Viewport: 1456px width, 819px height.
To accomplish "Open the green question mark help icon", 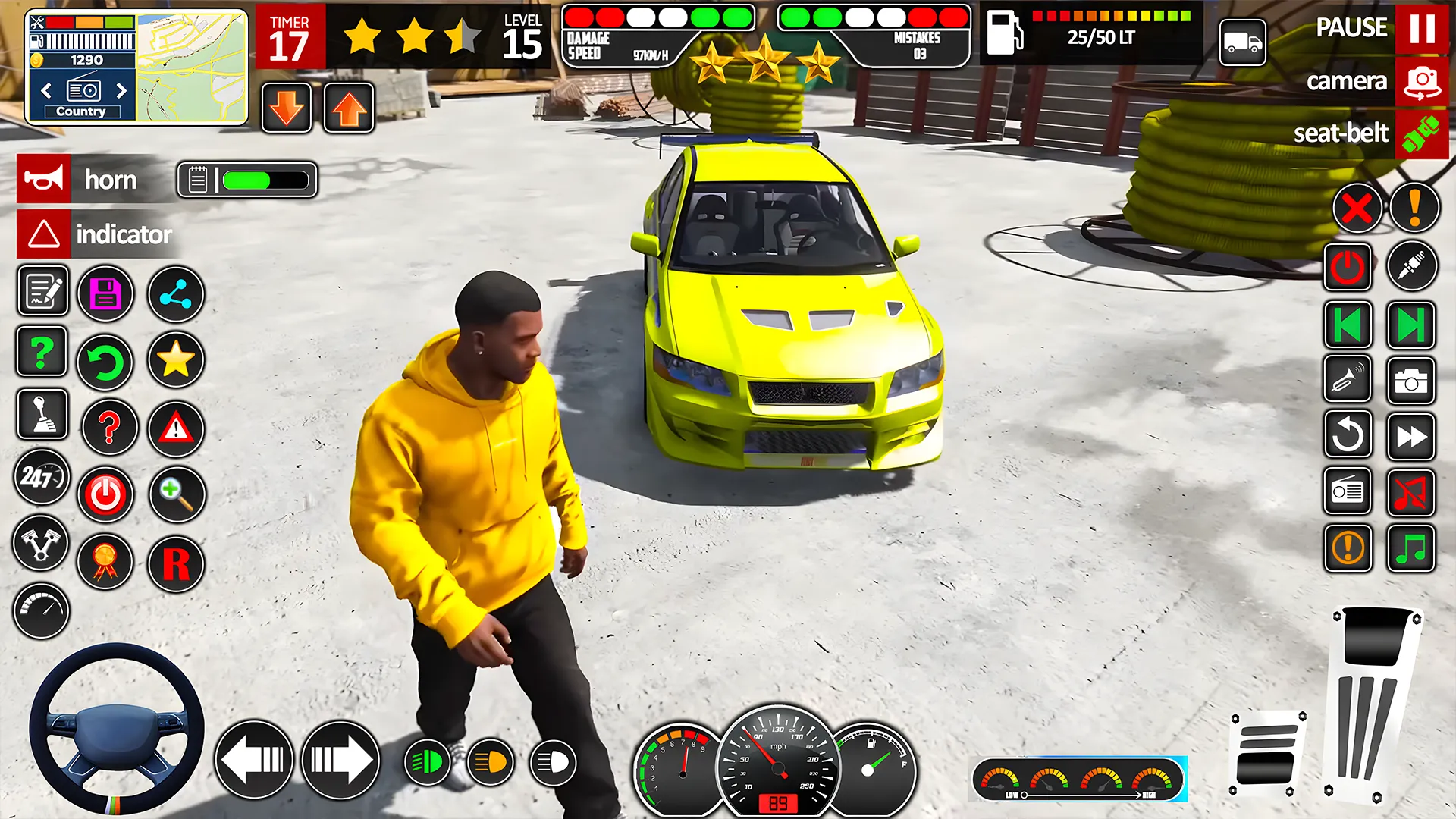I will coord(42,352).
